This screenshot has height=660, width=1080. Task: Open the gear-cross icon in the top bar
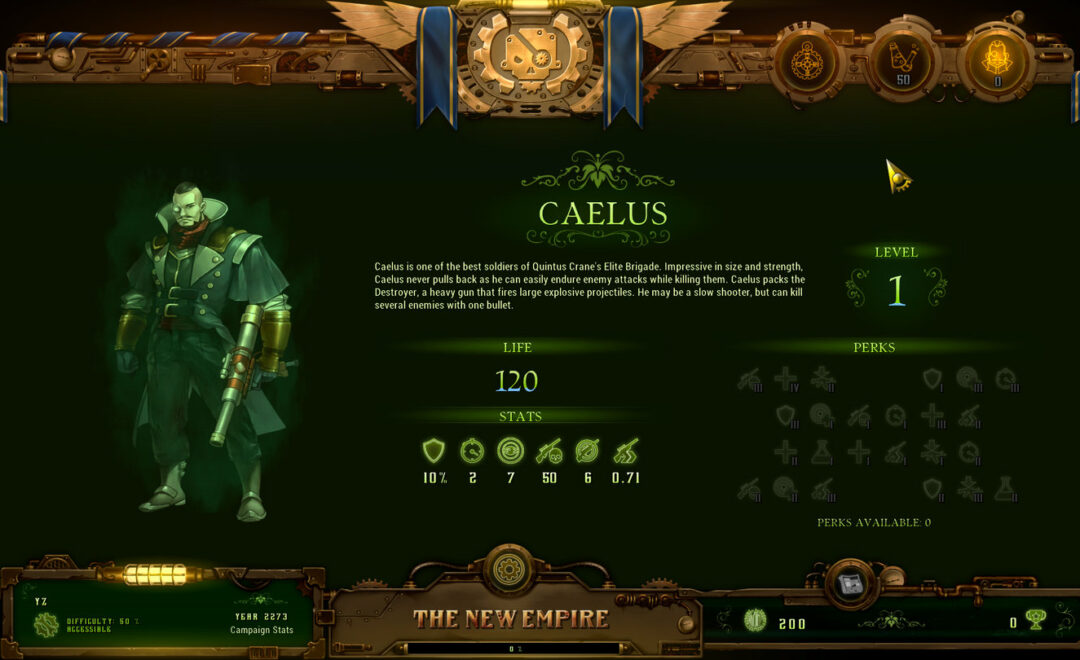(x=805, y=60)
